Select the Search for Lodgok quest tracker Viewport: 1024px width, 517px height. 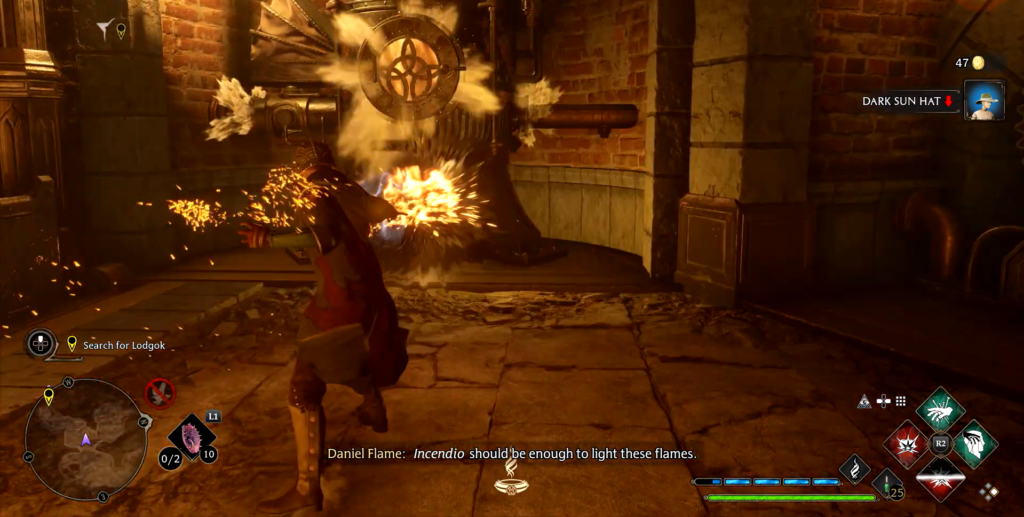tap(123, 345)
